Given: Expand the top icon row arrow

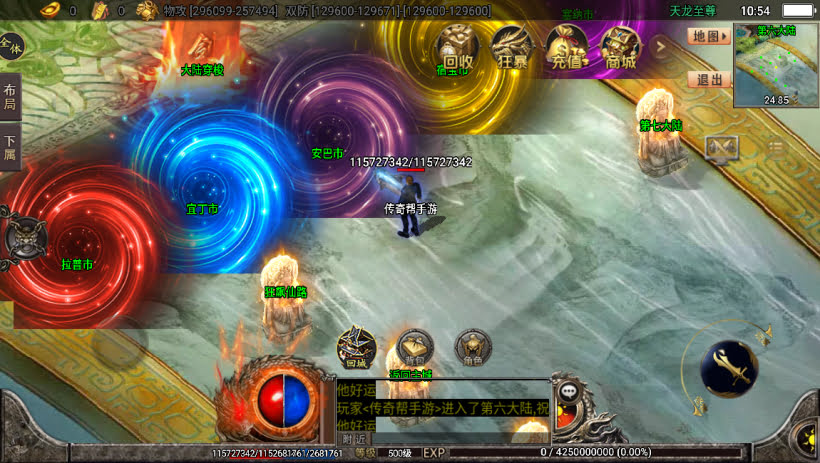Looking at the screenshot, I should click(659, 46).
